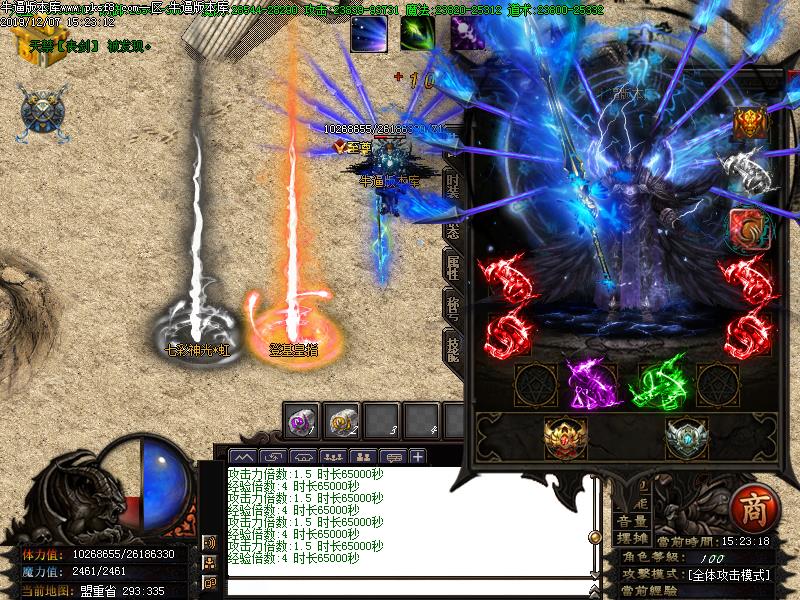Image resolution: width=800 pixels, height=600 pixels.
Task: Use the purple scroll in hotbar slot 1
Action: pos(301,420)
